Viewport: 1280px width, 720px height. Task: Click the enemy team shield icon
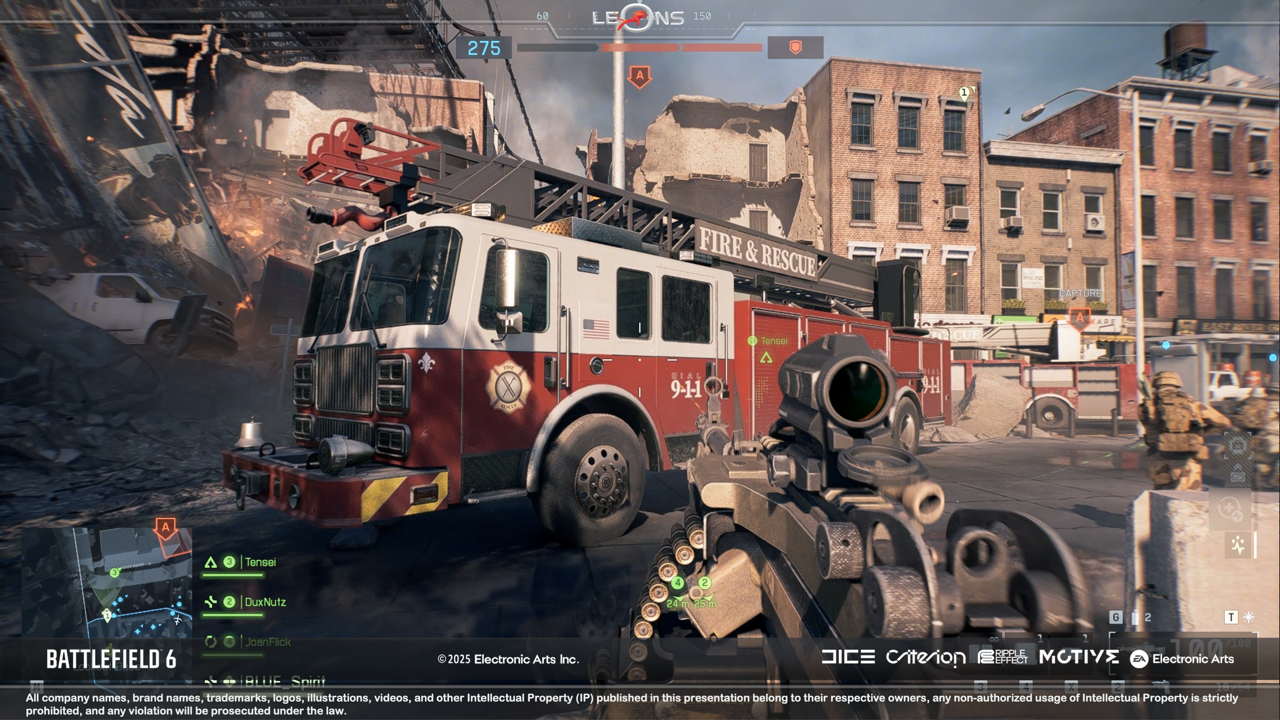[795, 47]
